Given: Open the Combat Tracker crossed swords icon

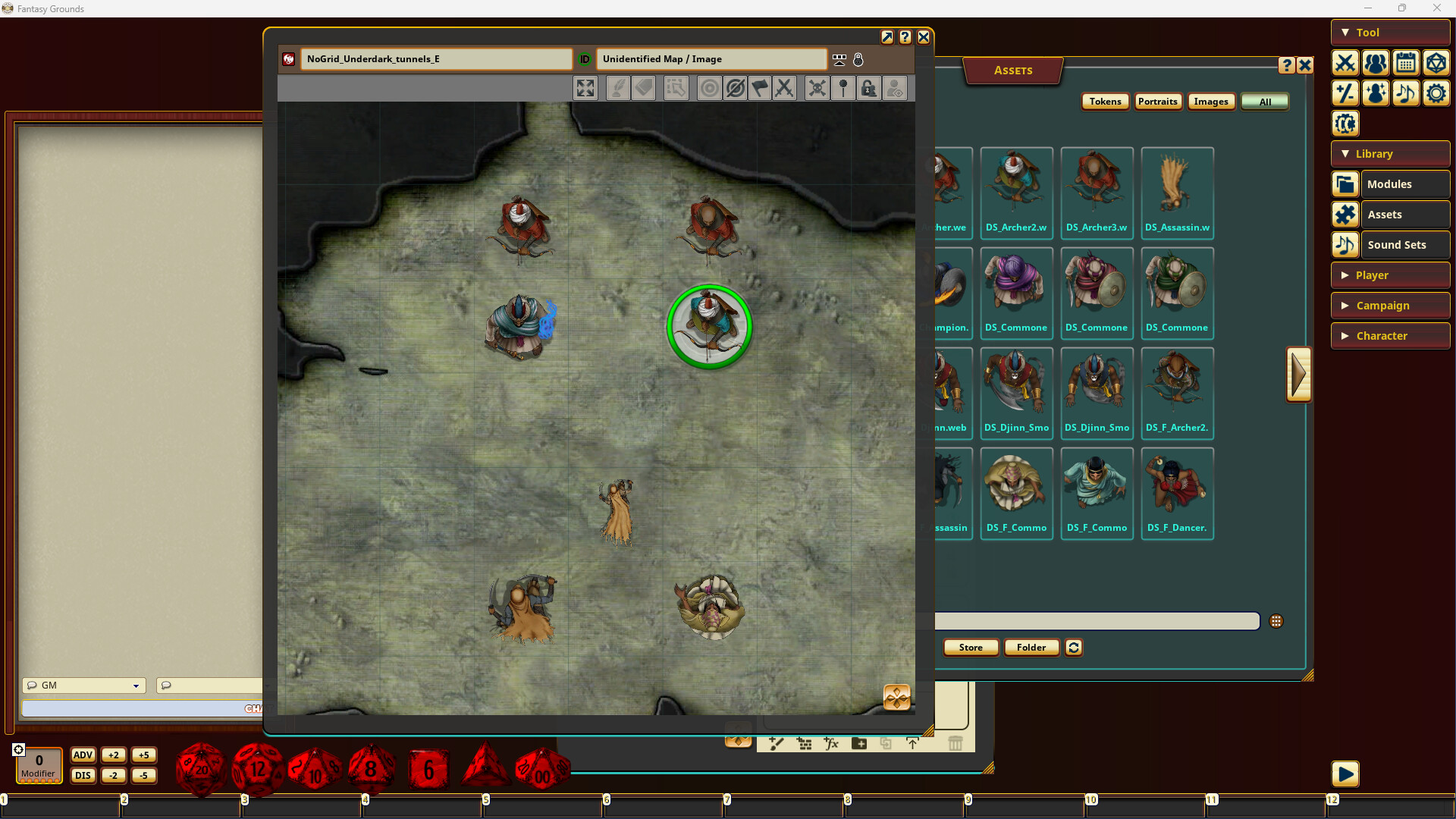Looking at the screenshot, I should [x=1345, y=64].
